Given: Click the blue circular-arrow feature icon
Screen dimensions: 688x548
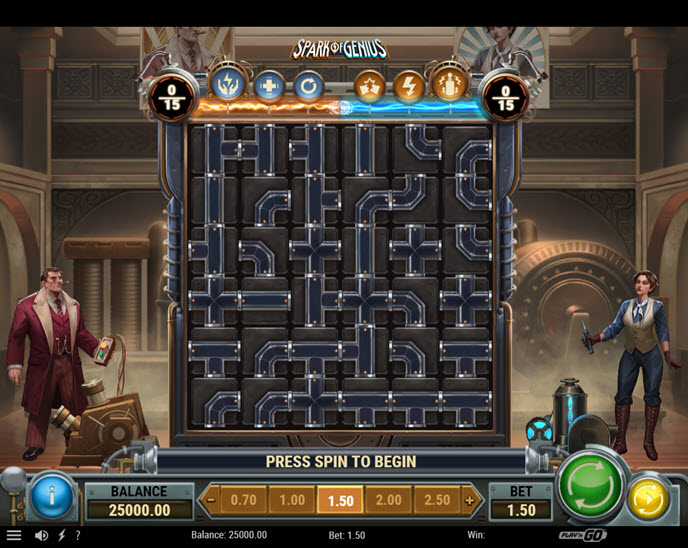Looking at the screenshot, I should 308,85.
